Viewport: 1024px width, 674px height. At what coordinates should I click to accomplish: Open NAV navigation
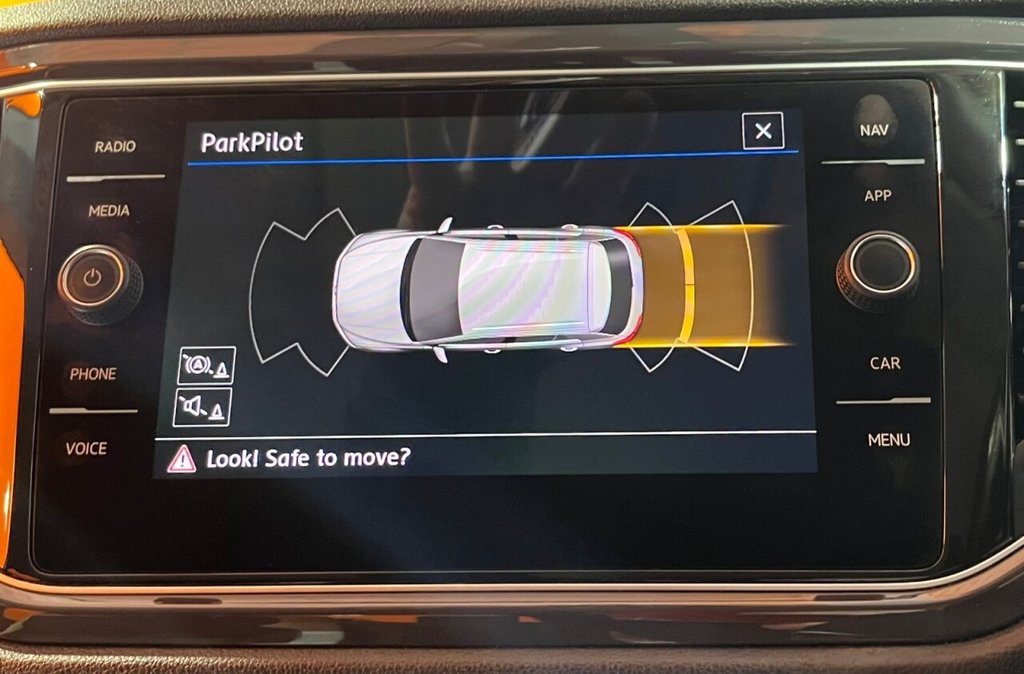(x=874, y=130)
